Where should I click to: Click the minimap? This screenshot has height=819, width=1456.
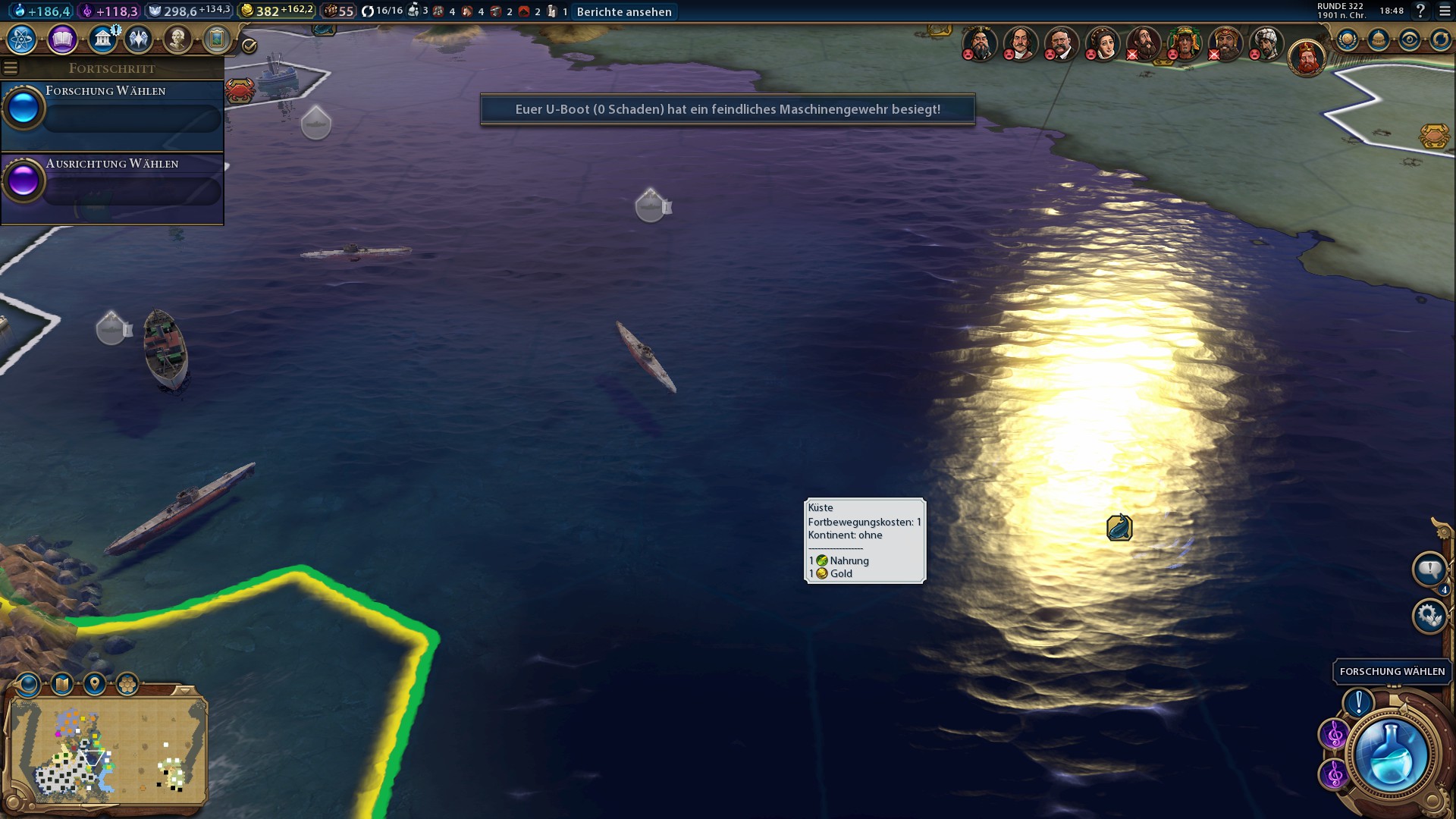click(x=106, y=751)
